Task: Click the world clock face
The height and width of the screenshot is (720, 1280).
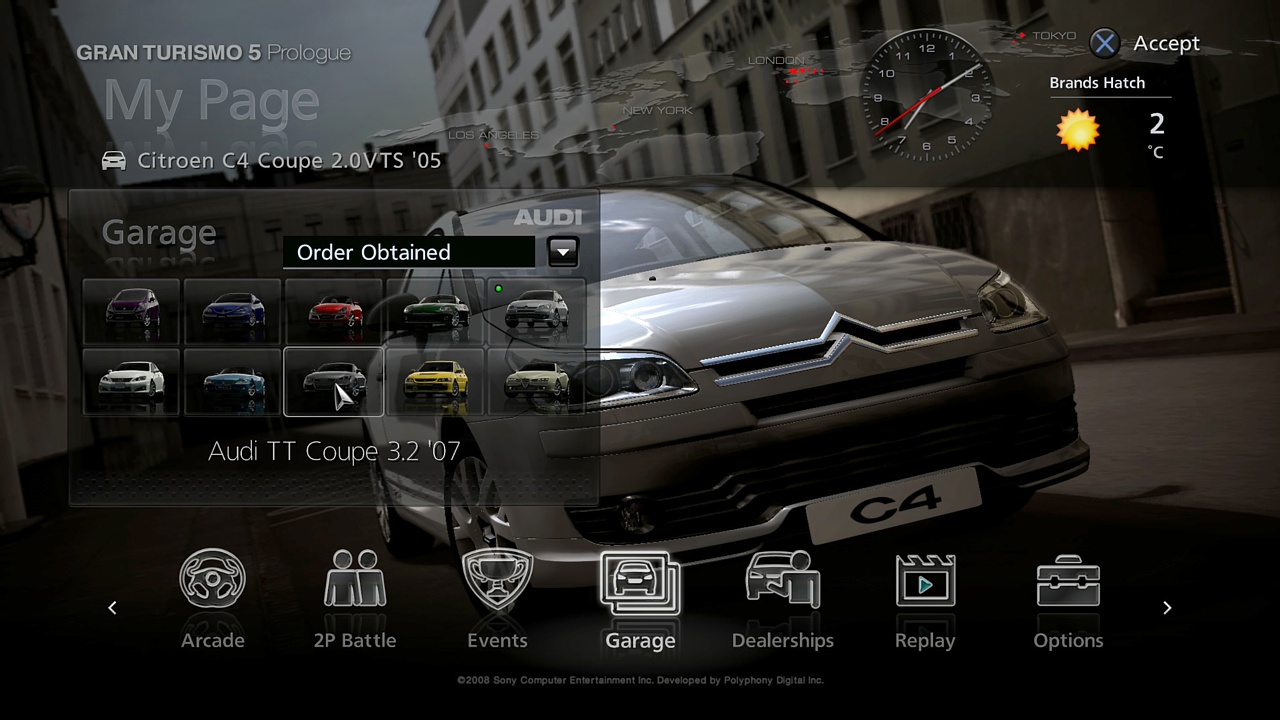Action: pos(925,95)
